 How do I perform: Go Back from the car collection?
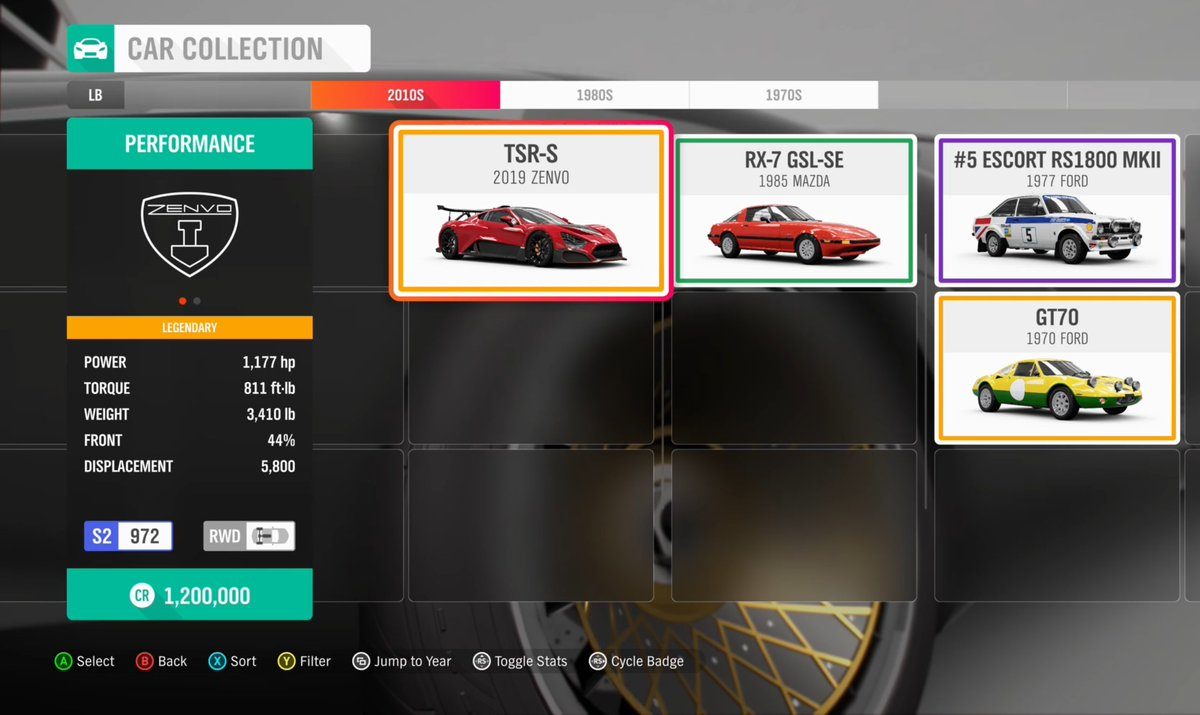pos(161,661)
